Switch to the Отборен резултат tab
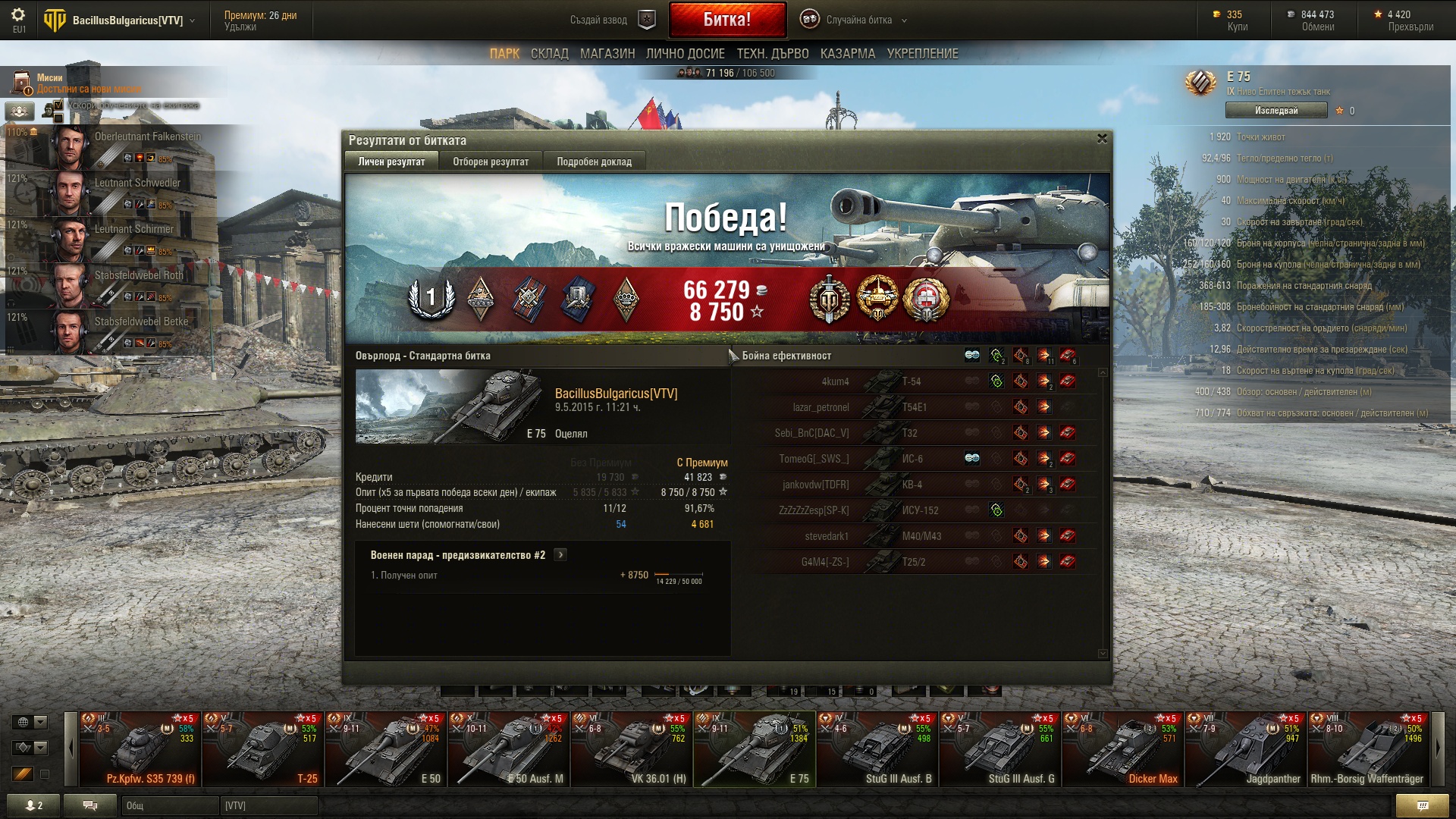This screenshot has width=1456, height=819. point(491,162)
